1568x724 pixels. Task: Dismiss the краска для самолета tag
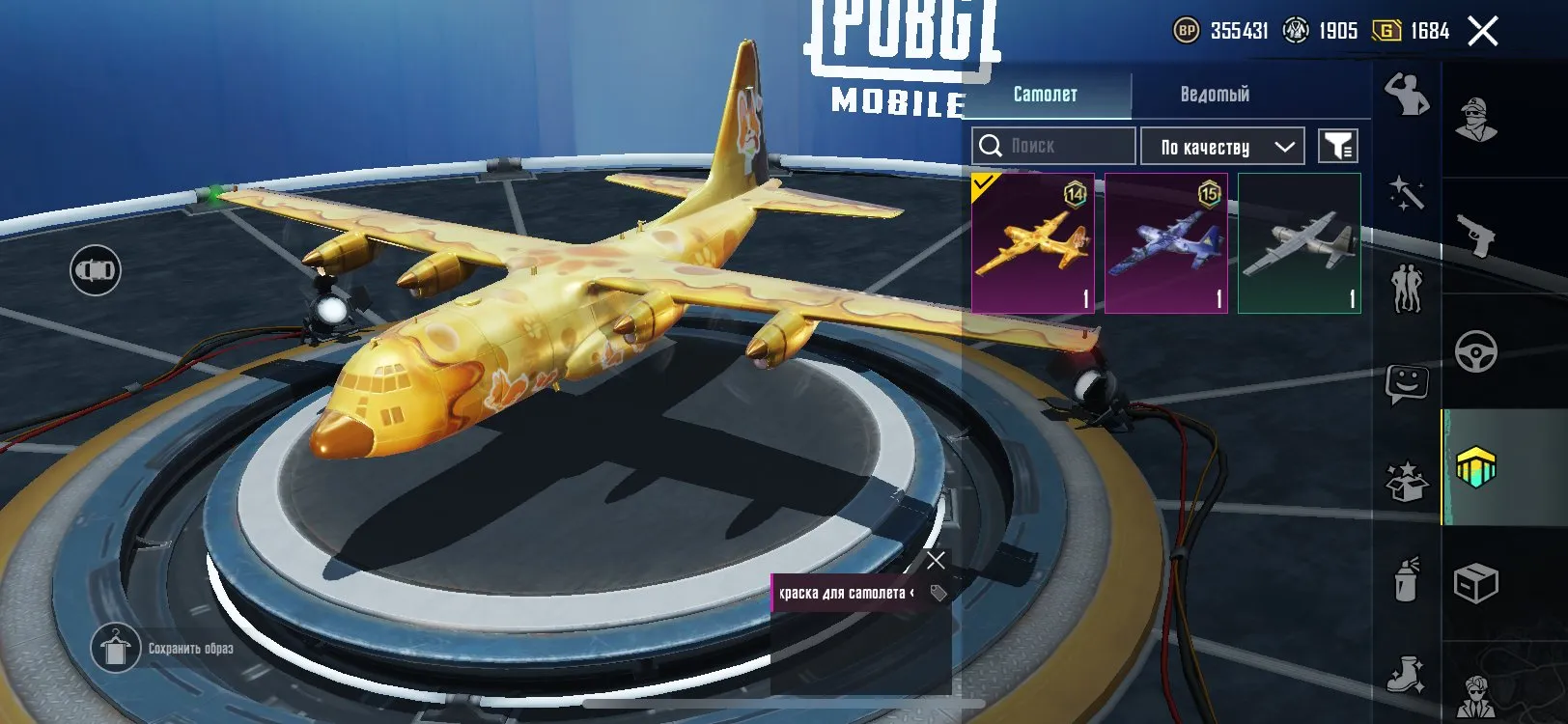click(x=934, y=560)
